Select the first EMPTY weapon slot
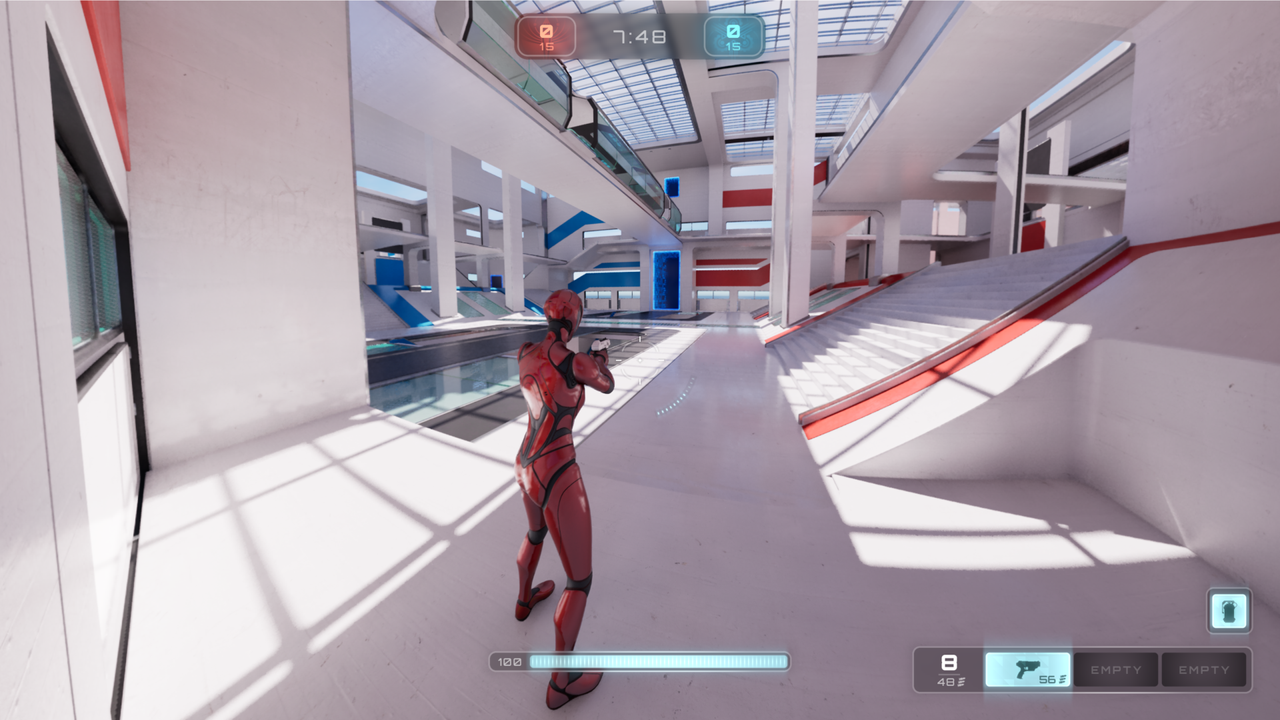The image size is (1280, 720). pos(1116,669)
